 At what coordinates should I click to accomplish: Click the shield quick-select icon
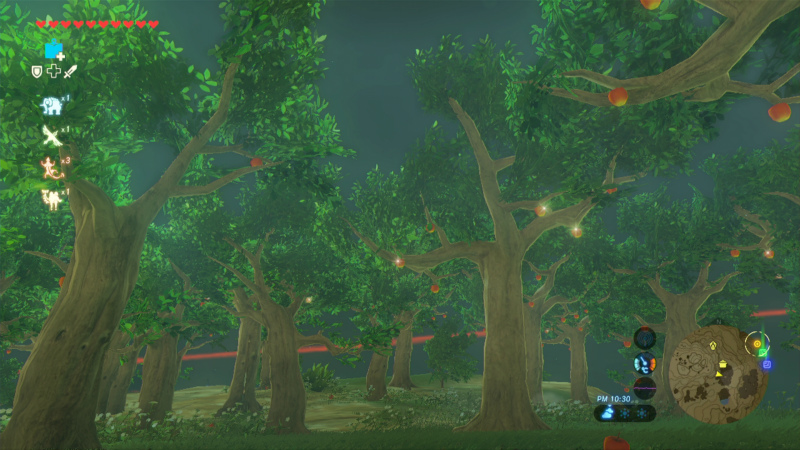click(x=37, y=71)
